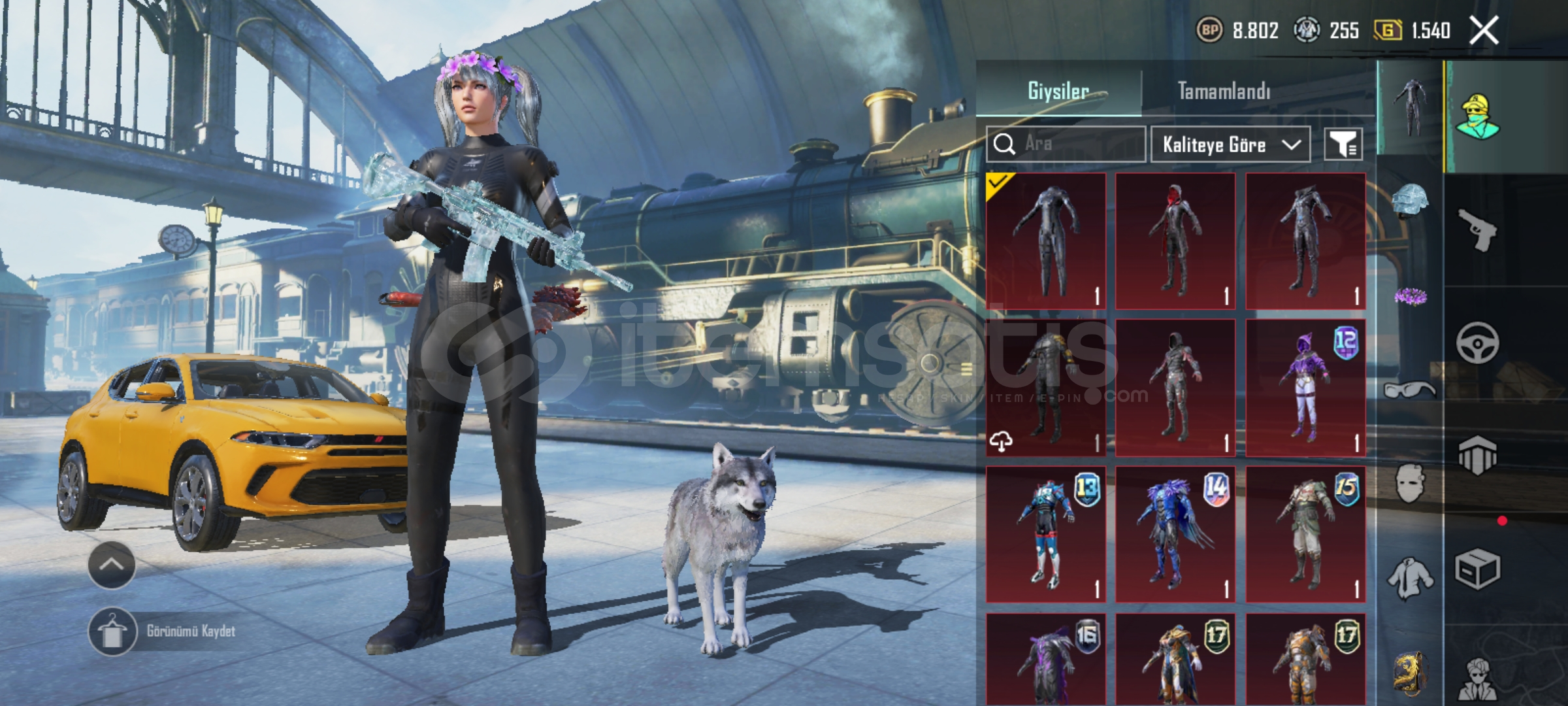Switch to the Tamamlandı tab

tap(1224, 91)
